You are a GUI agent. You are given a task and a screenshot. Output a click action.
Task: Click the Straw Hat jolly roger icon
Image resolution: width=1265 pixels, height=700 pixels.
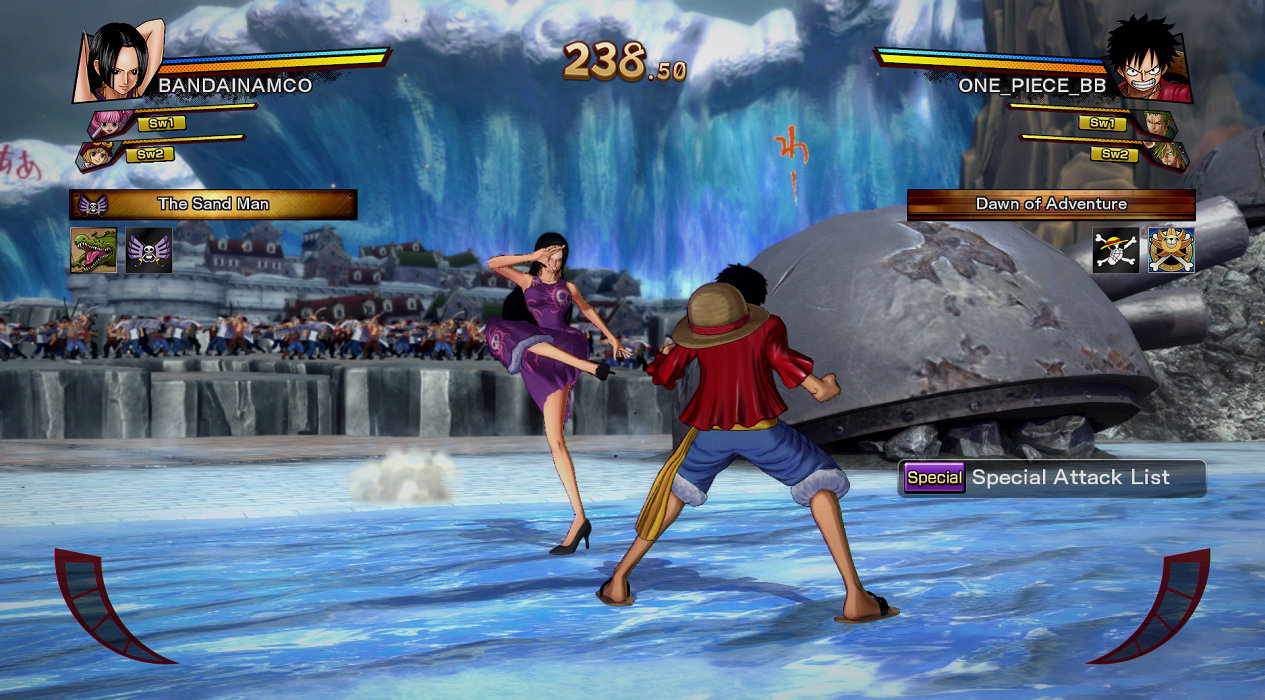coord(1116,250)
